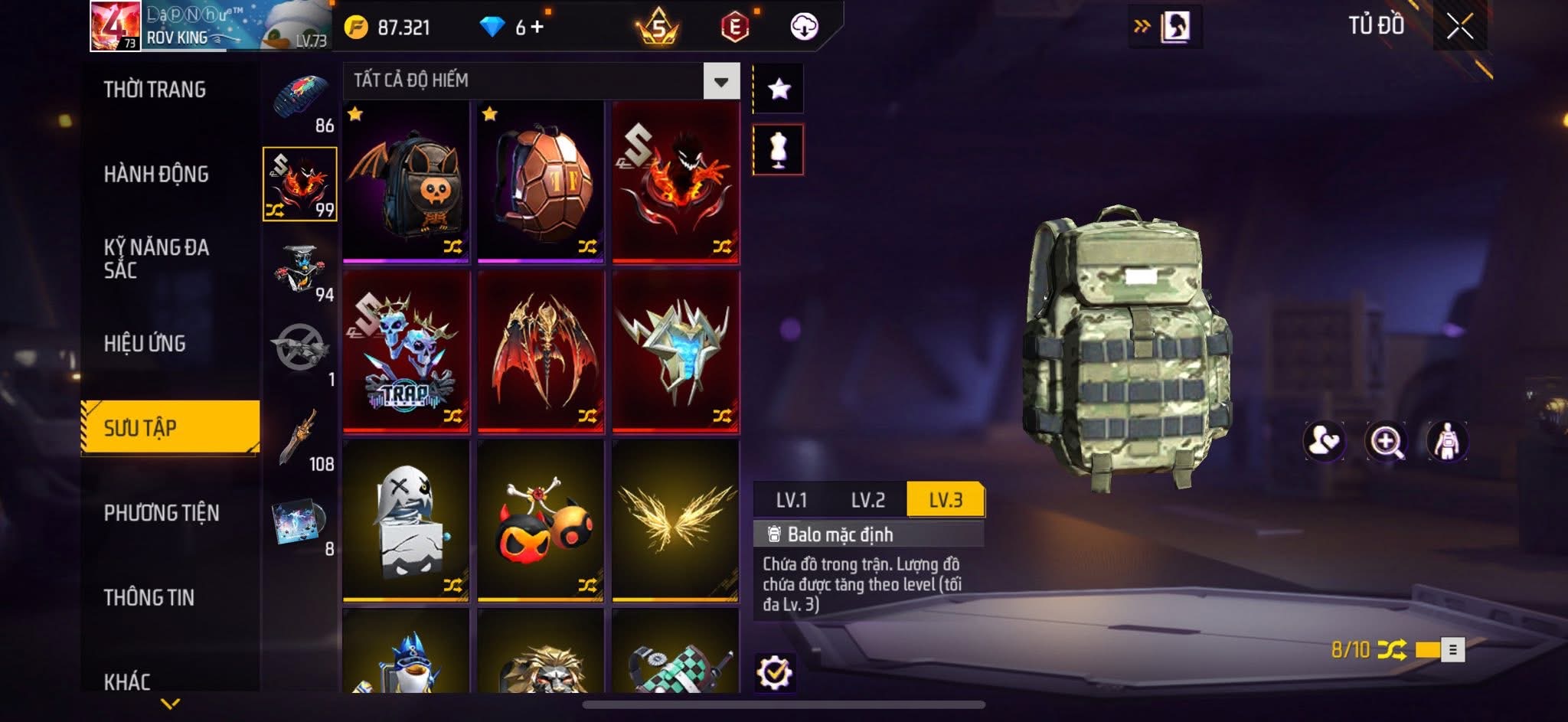Screen dimensions: 1568x722
Task: Switch to the LV.2 backpack tab
Action: tap(868, 500)
